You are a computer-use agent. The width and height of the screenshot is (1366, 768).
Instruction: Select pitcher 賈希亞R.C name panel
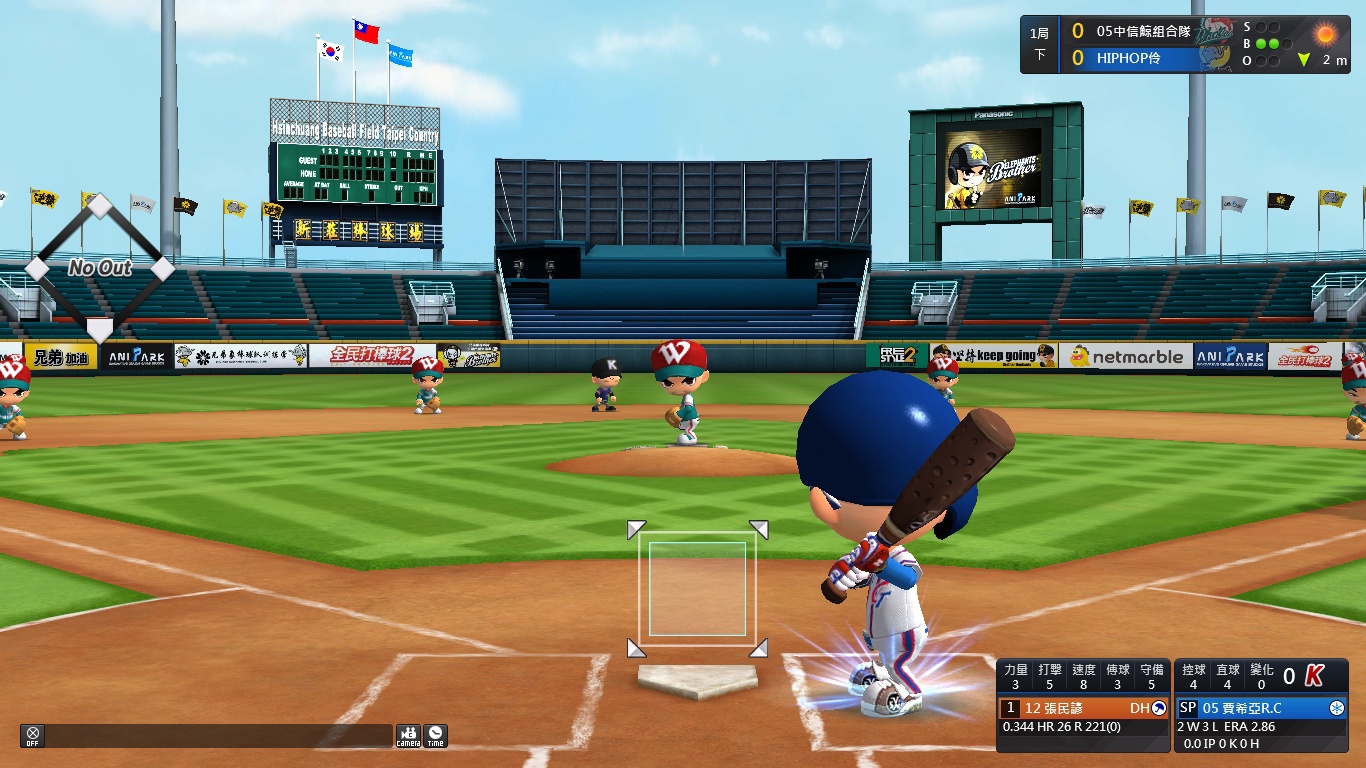pyautogui.click(x=1261, y=708)
